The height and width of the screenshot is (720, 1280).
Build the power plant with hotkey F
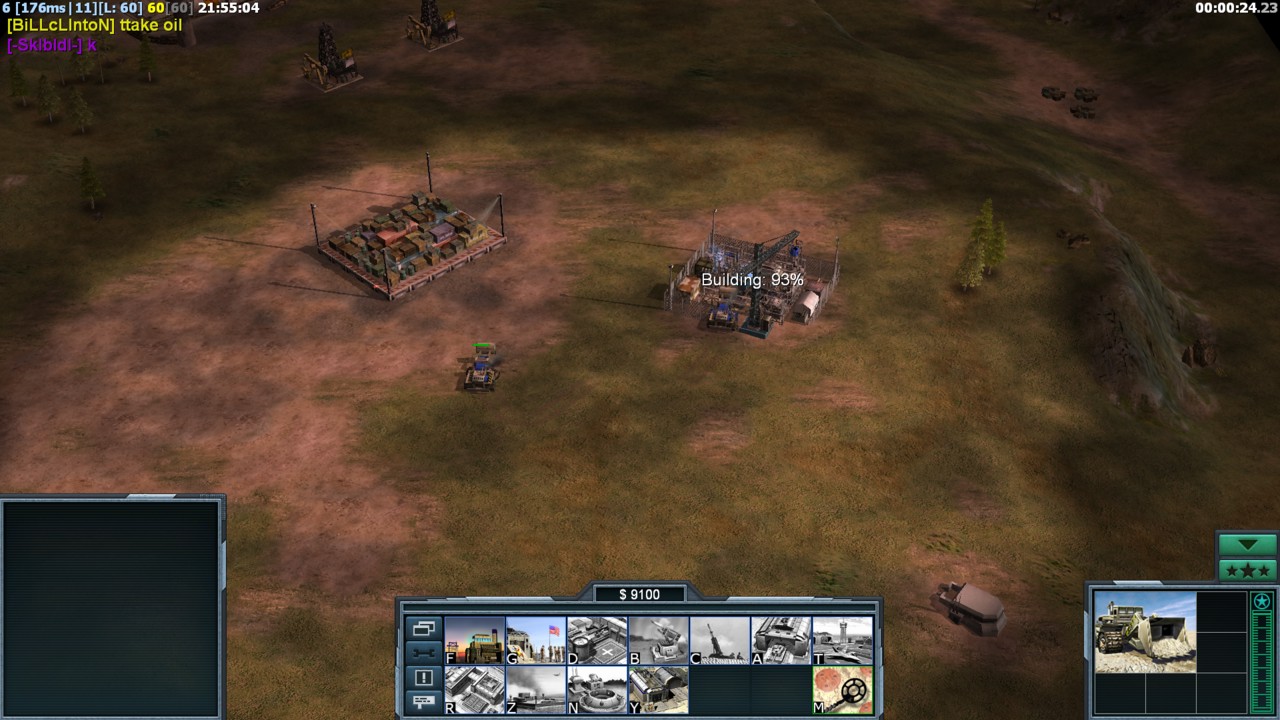(474, 640)
